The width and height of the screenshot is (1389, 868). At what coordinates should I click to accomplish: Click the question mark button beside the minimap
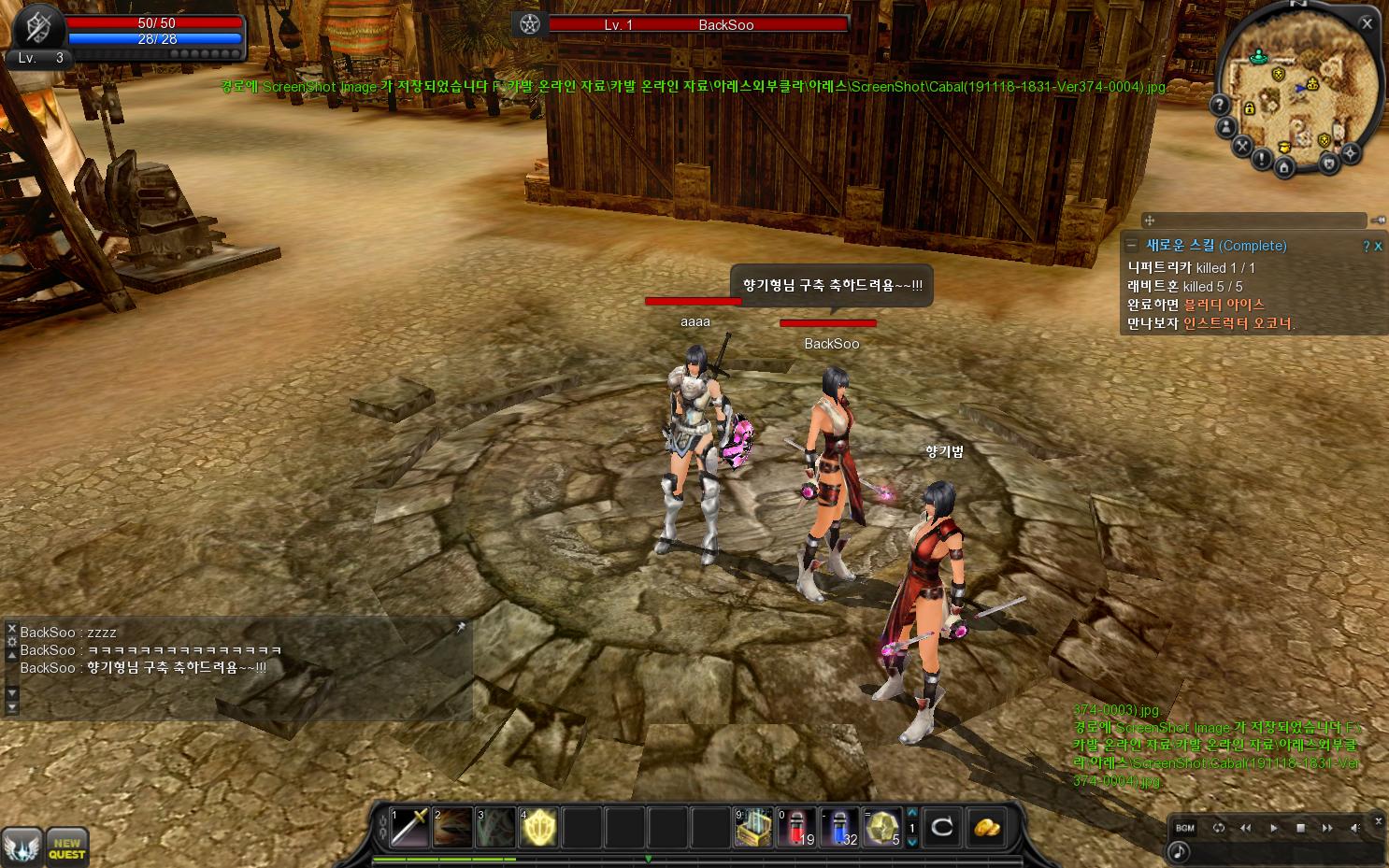point(1220,105)
